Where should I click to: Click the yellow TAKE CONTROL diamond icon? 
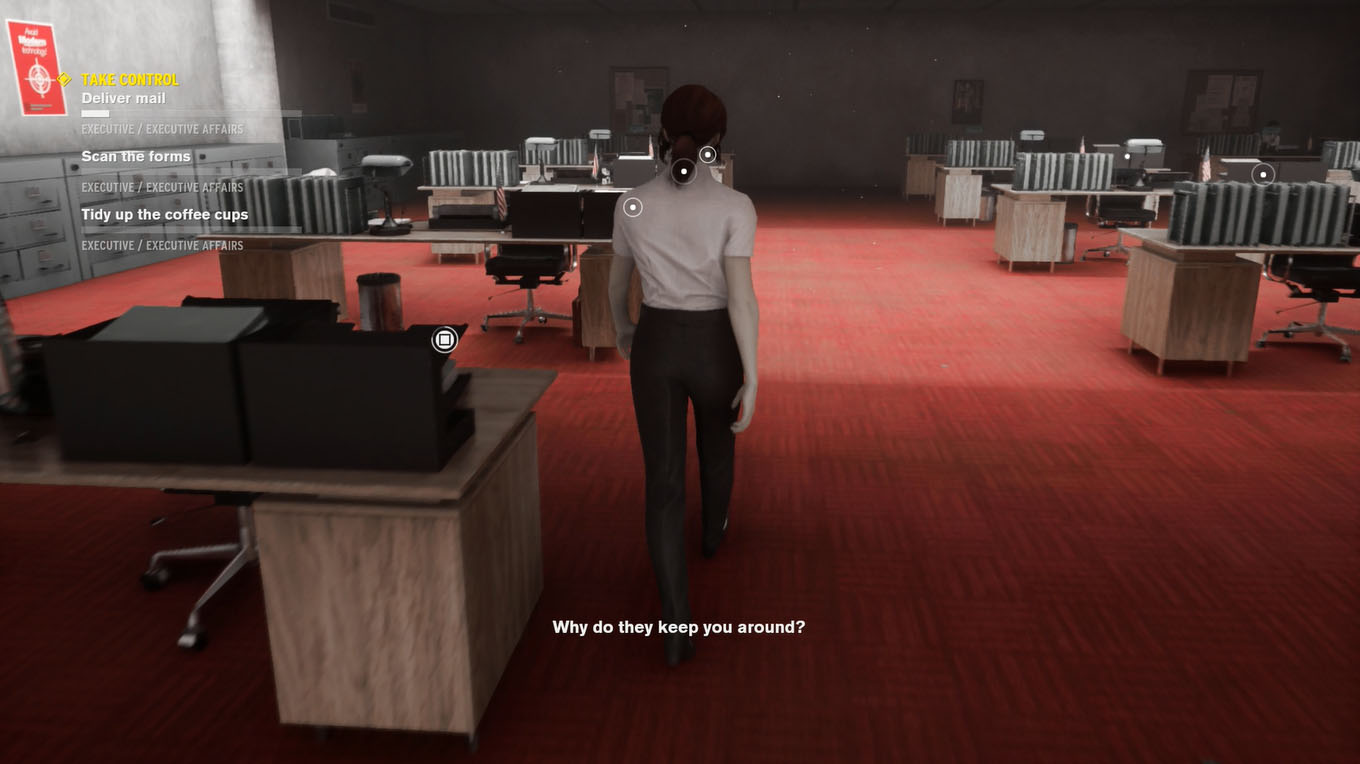coord(64,79)
